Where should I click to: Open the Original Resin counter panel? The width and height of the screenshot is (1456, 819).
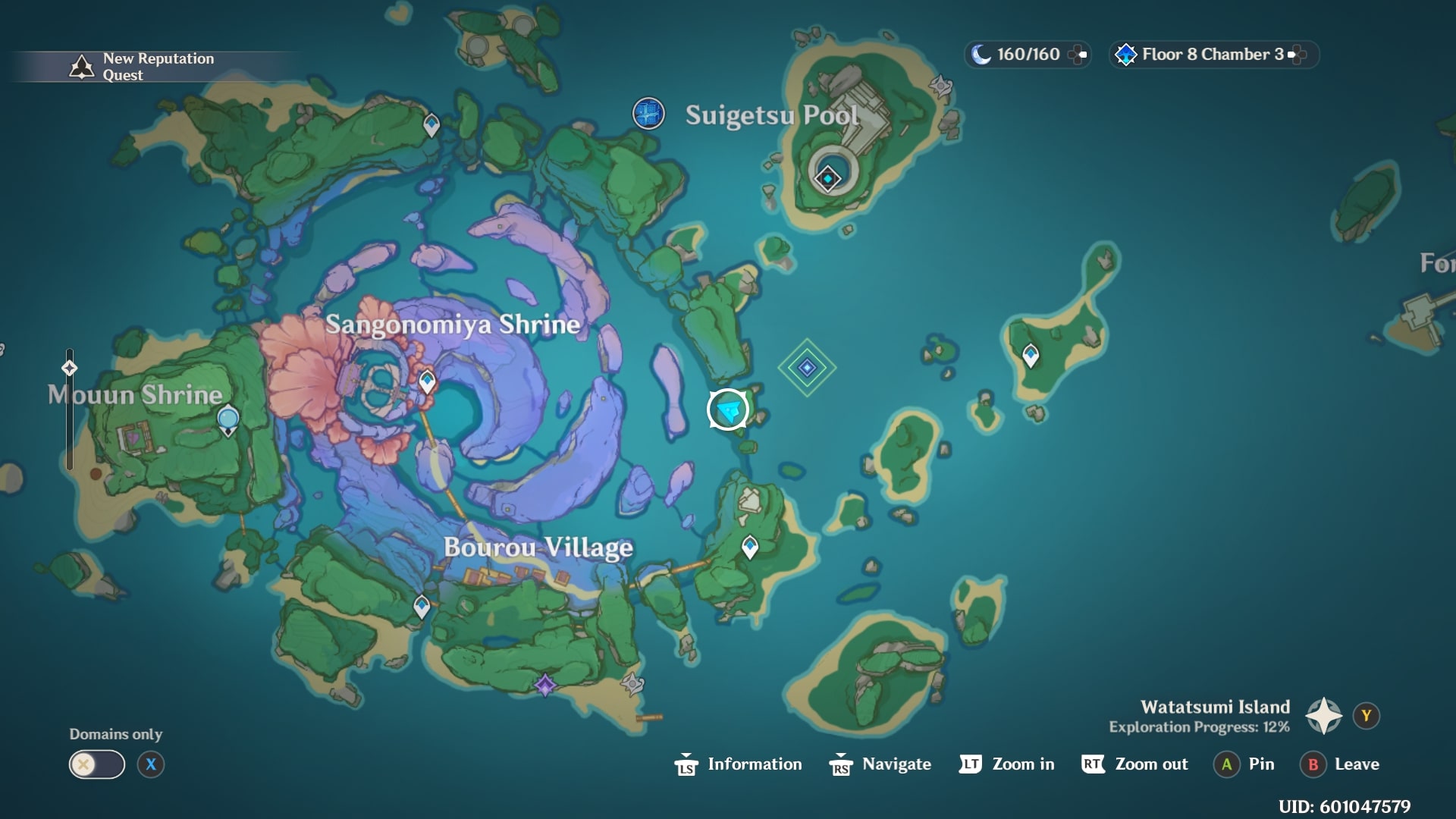pos(1028,55)
